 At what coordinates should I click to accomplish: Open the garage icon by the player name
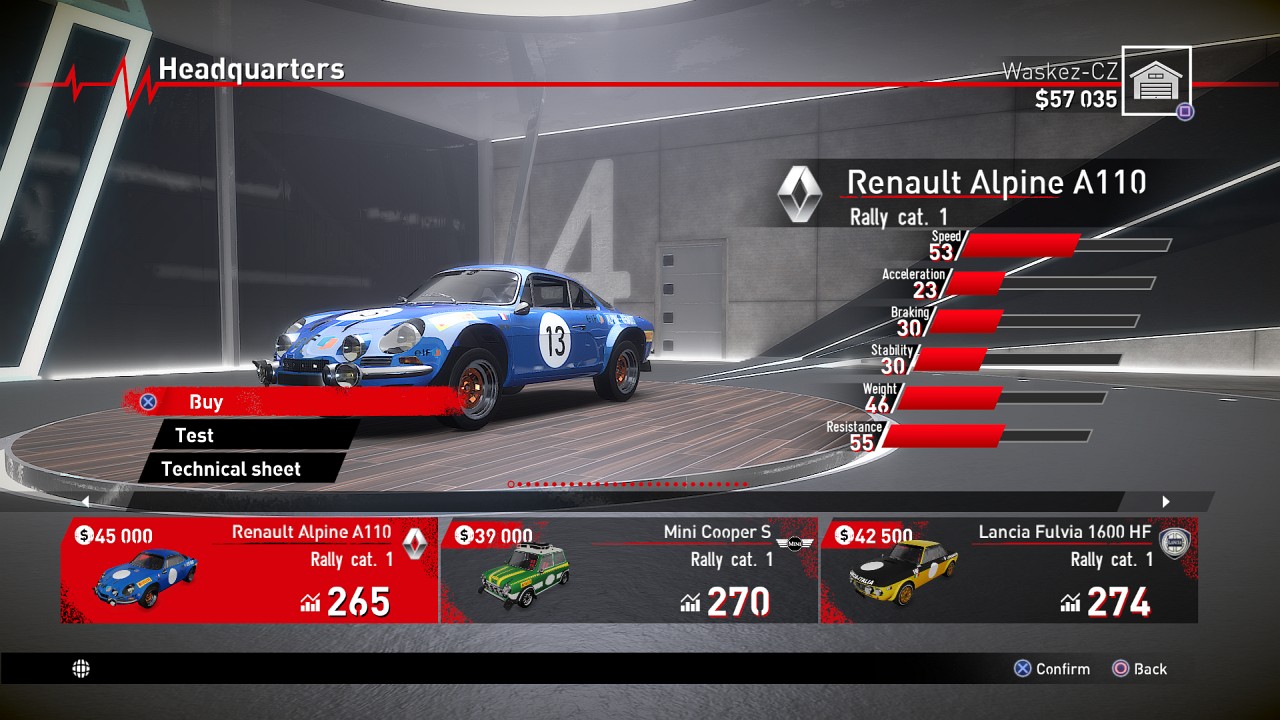pos(1155,81)
